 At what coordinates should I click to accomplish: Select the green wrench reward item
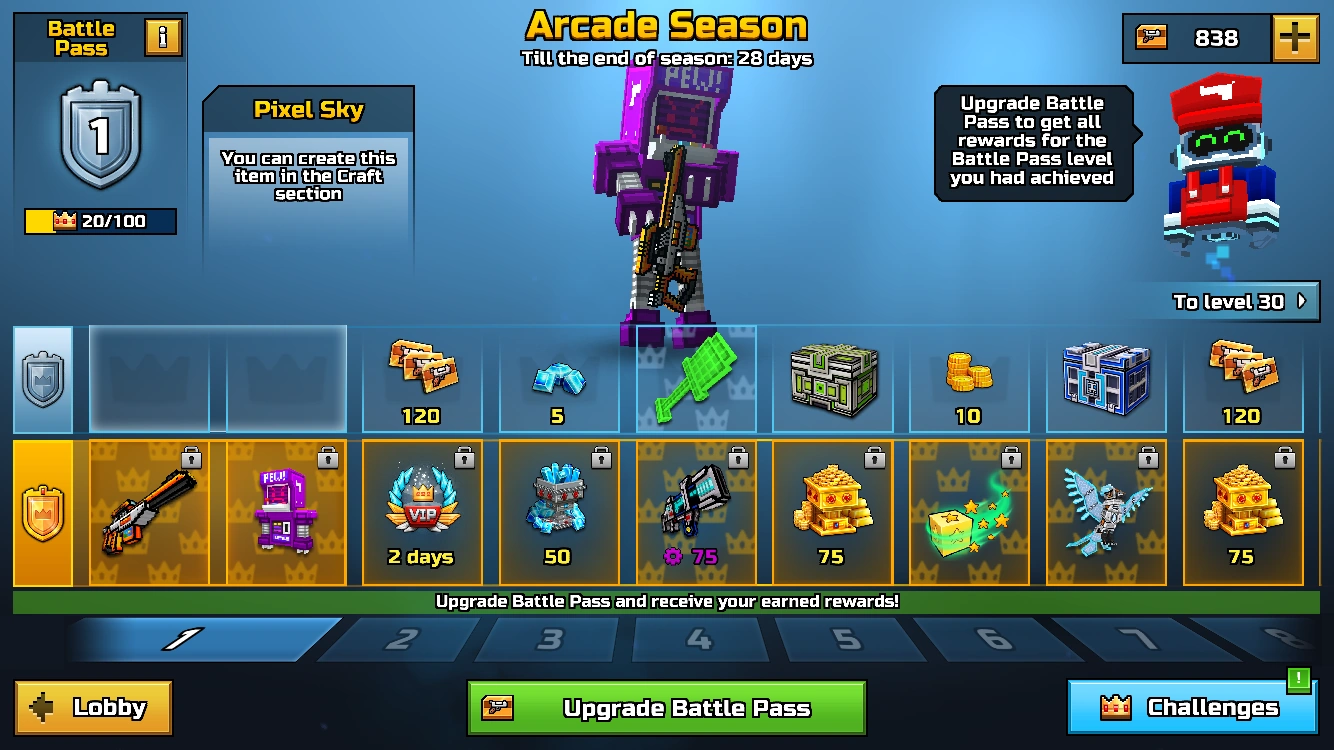pos(695,378)
